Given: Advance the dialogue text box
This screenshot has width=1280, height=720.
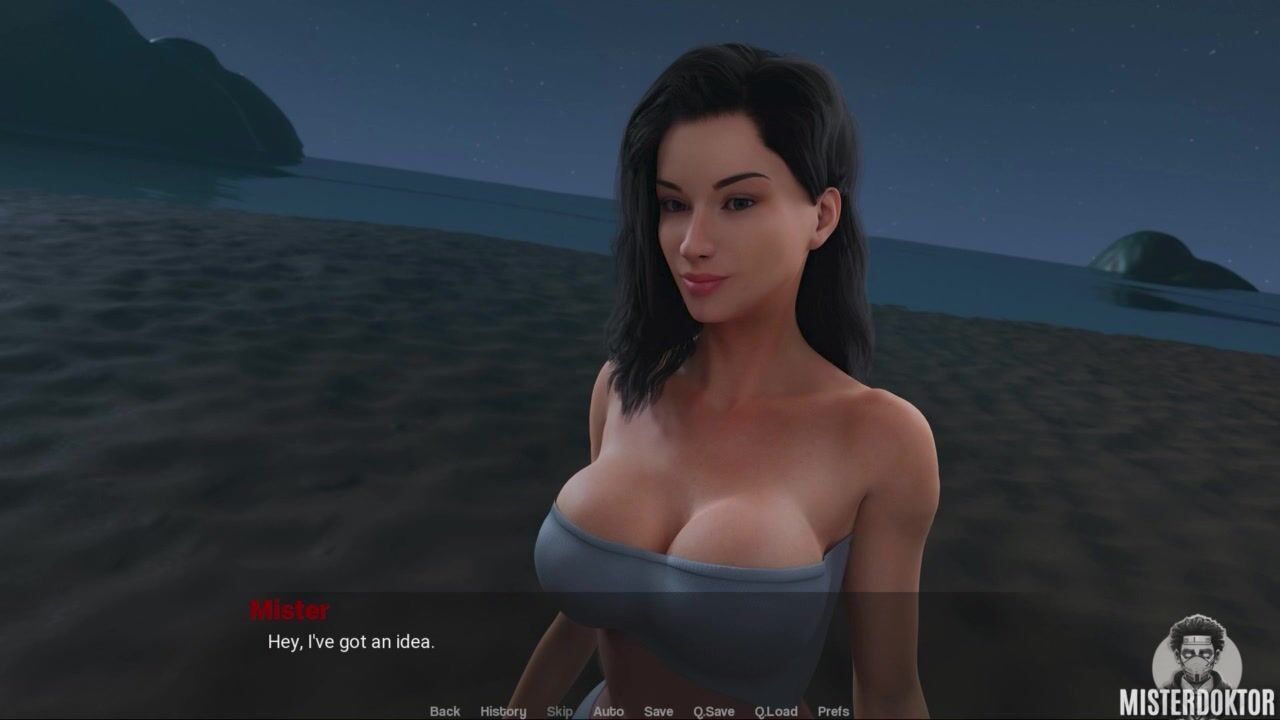Looking at the screenshot, I should tap(640, 645).
